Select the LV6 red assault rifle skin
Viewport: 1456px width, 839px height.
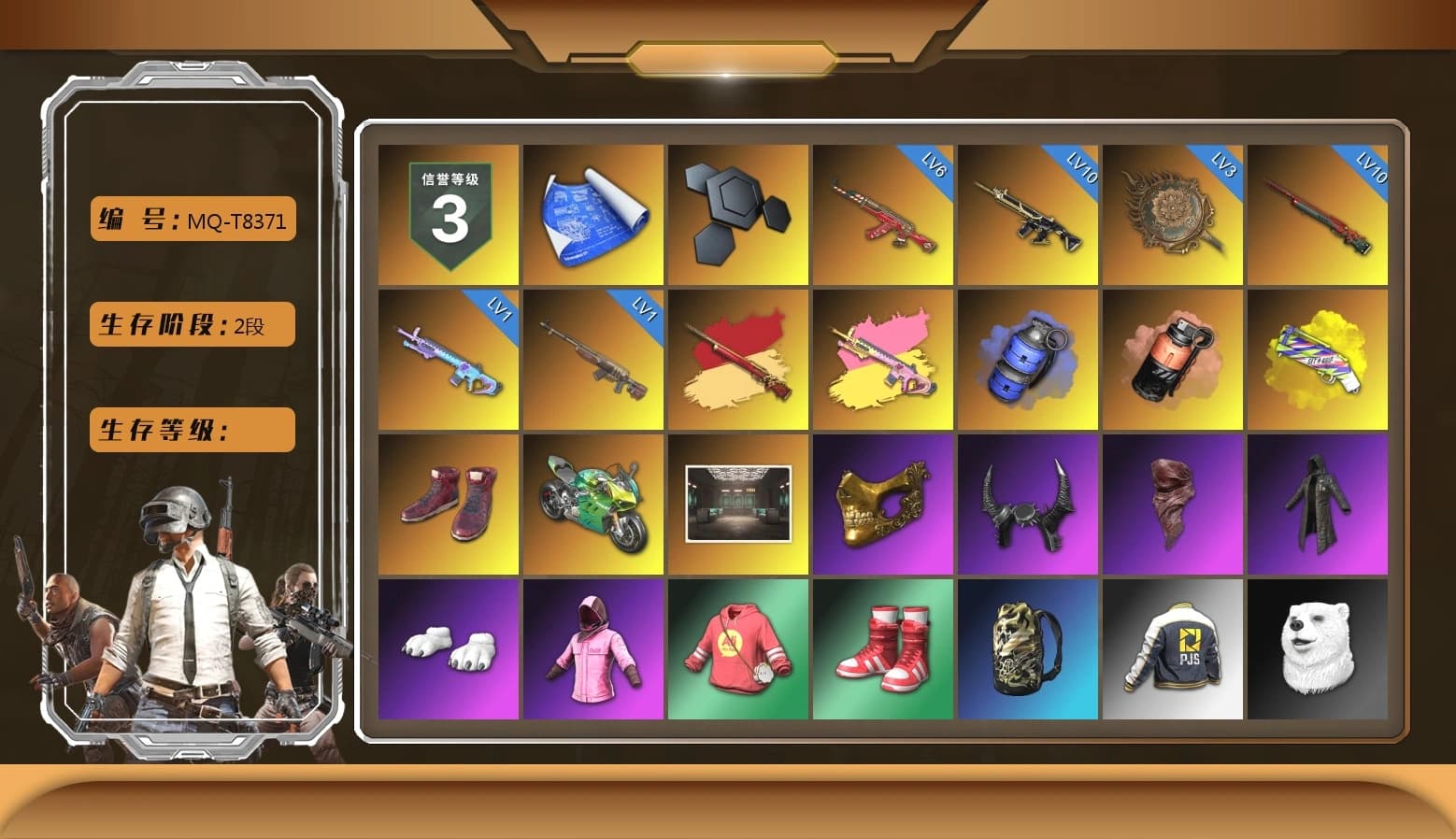coord(883,213)
